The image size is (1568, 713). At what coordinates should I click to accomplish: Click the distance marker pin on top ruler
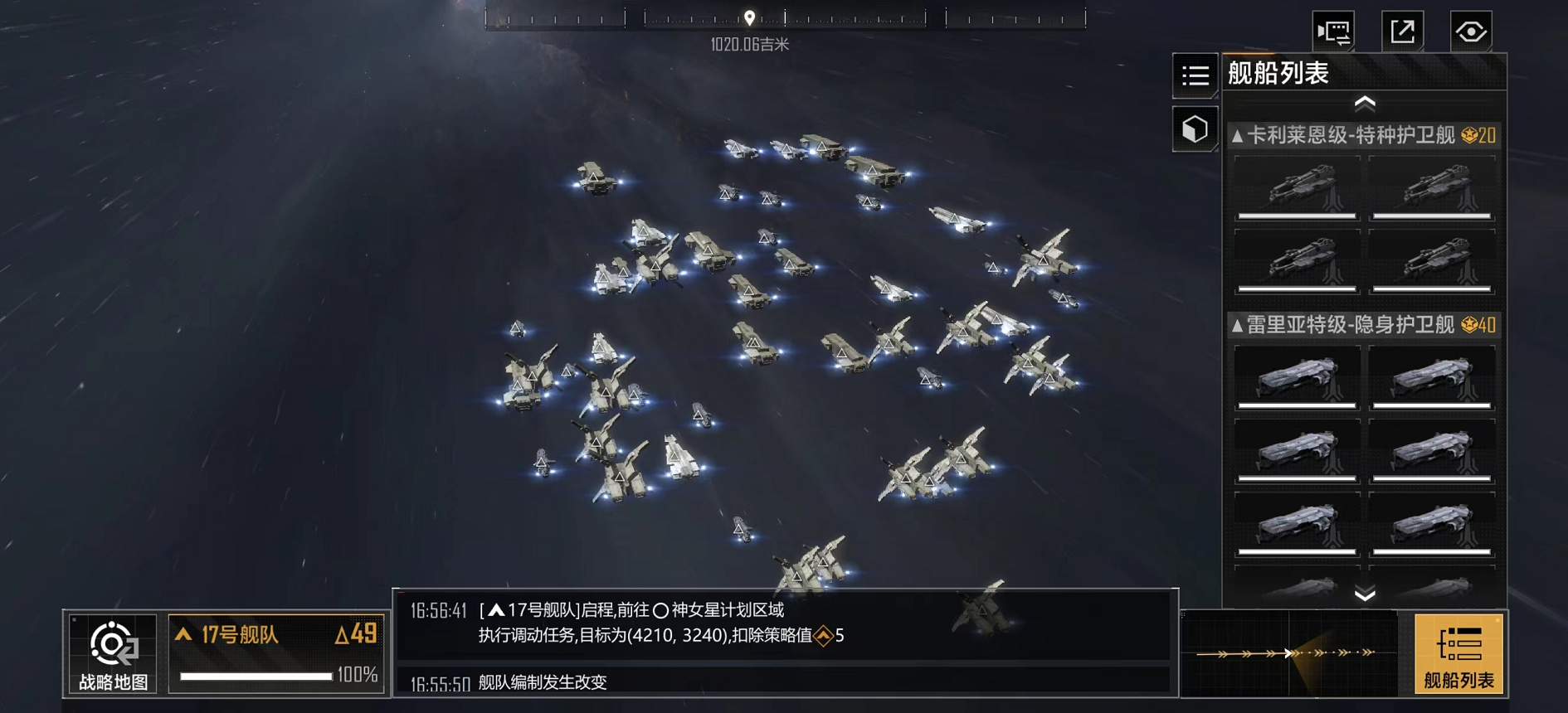[749, 18]
